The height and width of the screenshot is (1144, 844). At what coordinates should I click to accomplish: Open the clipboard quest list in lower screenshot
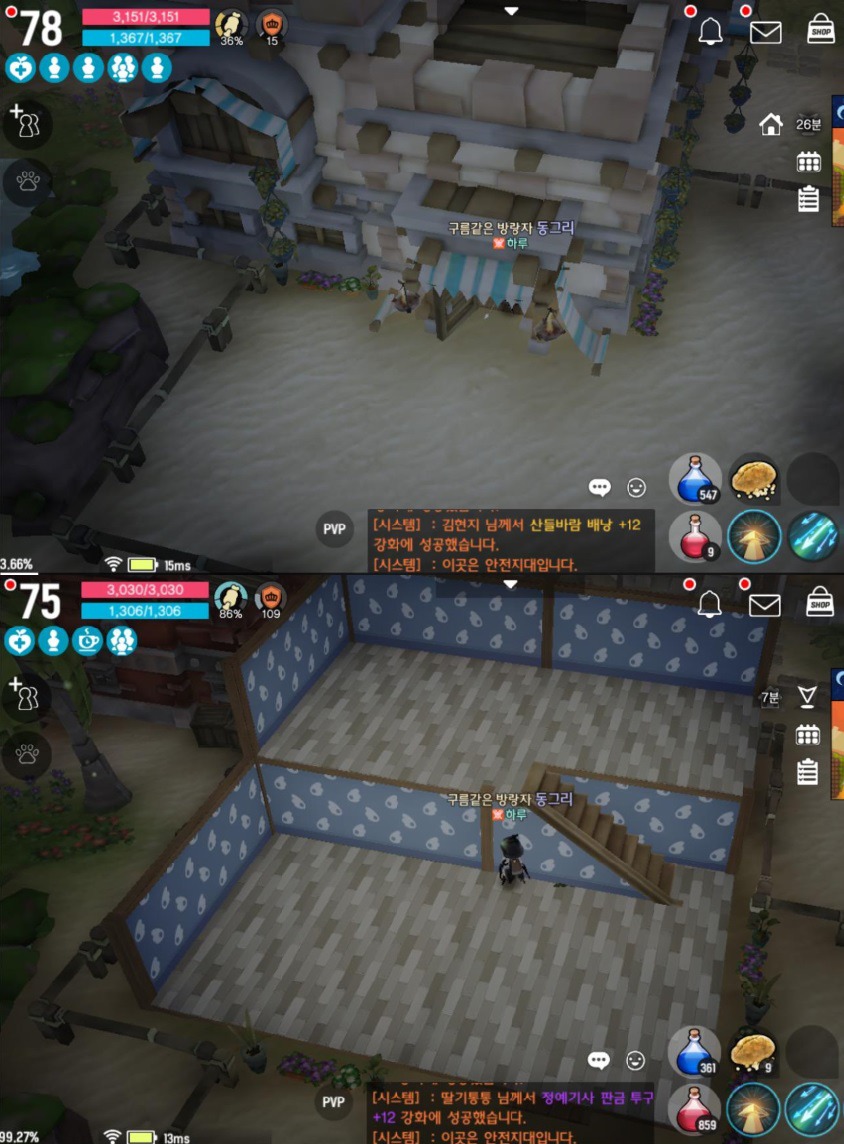tap(808, 772)
